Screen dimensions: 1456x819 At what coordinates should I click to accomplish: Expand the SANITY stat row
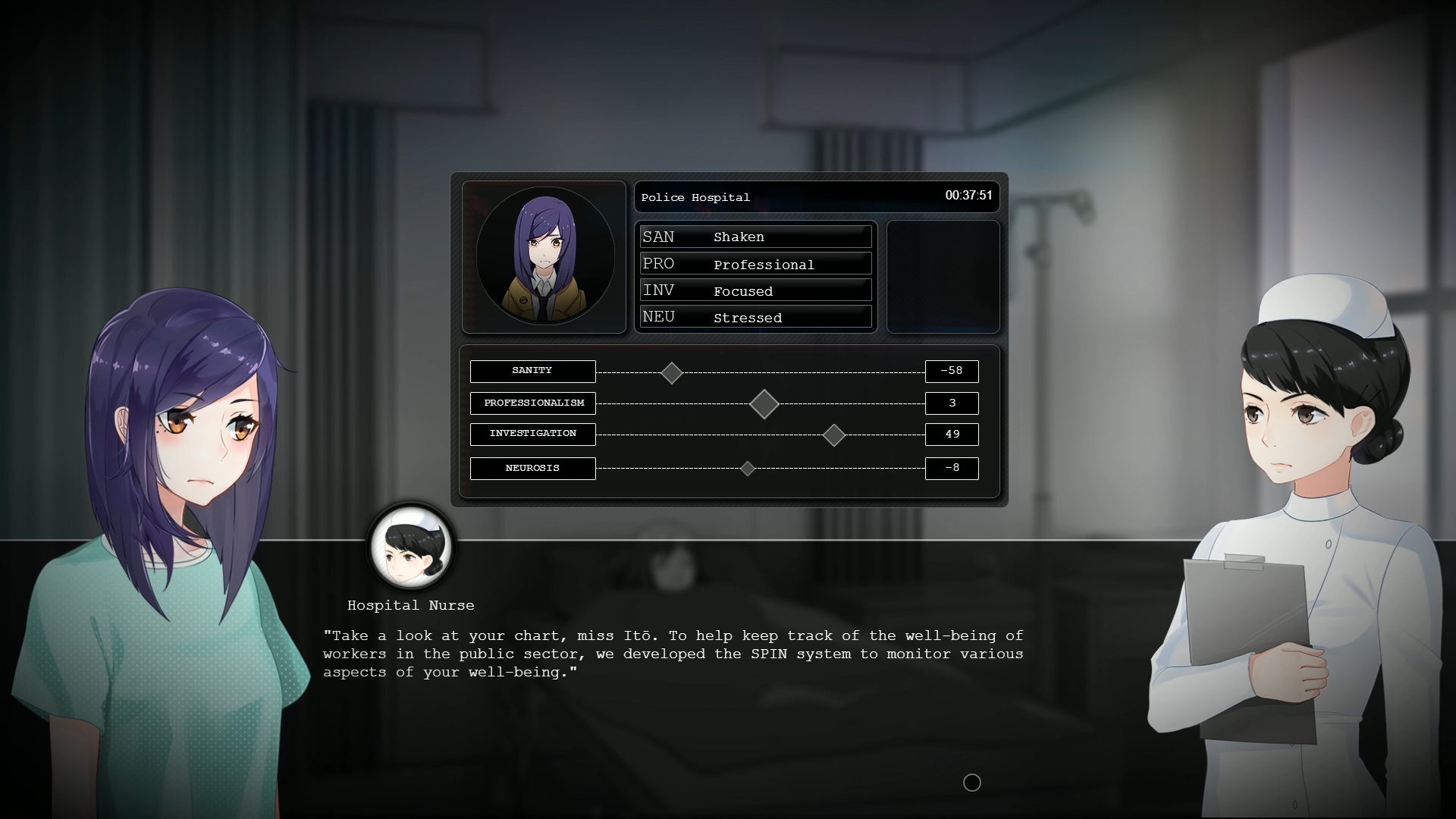(x=532, y=372)
